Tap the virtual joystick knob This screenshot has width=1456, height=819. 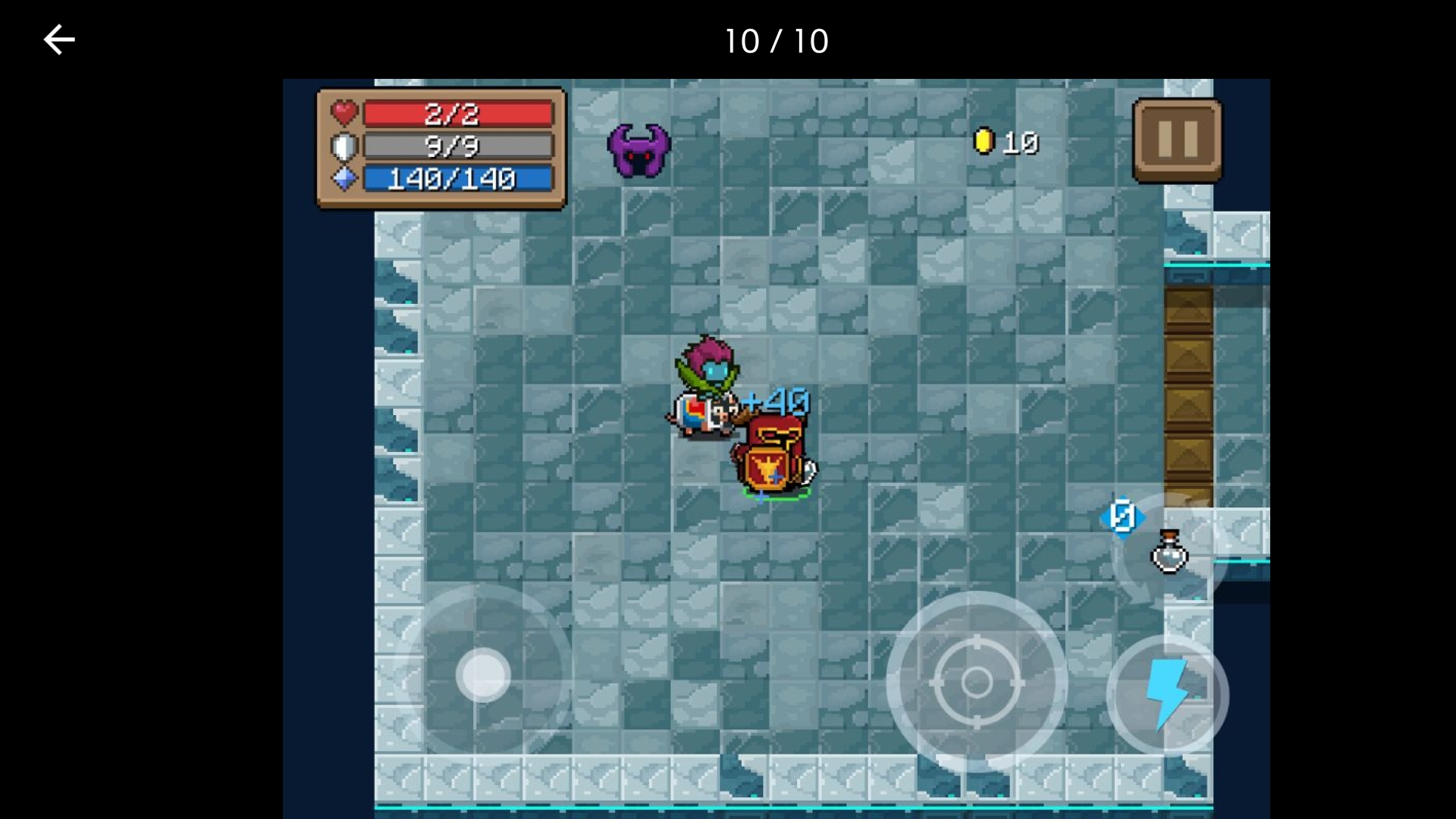(x=483, y=675)
